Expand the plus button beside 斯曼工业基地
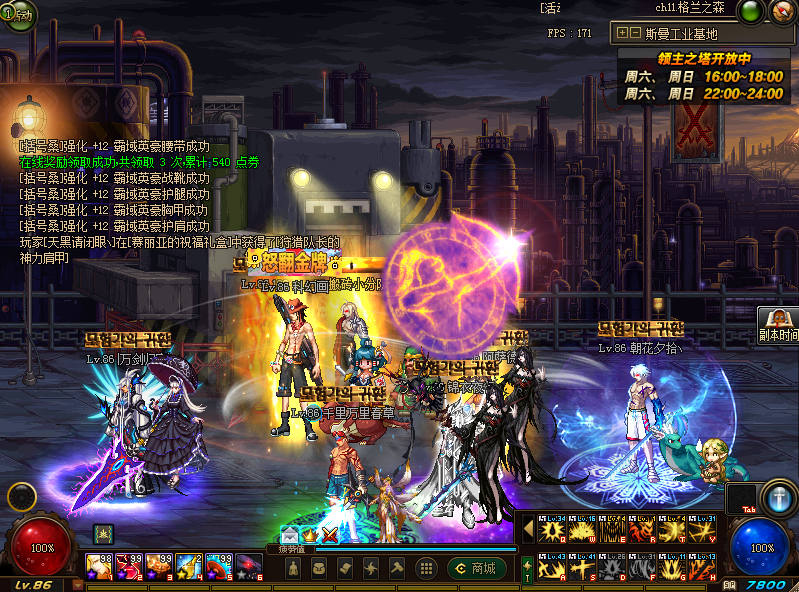Viewport: 799px width, 592px height. point(623,31)
